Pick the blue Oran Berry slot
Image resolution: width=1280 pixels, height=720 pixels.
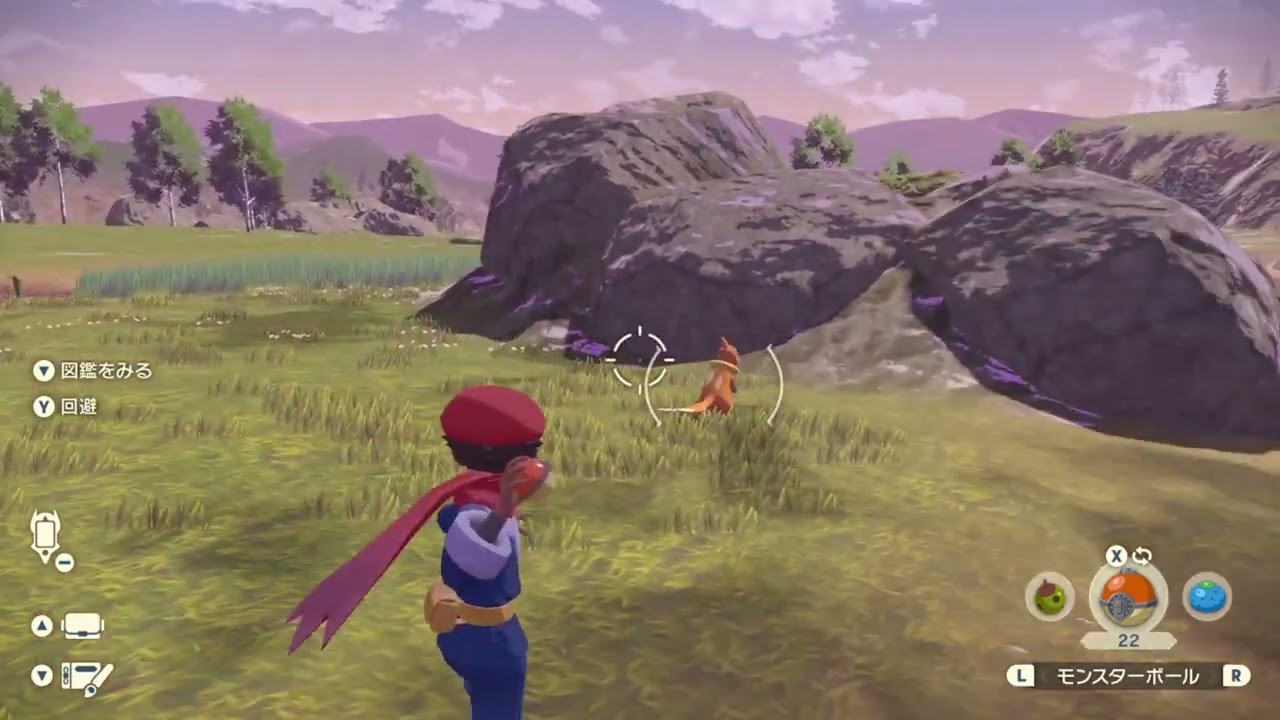pos(1207,597)
